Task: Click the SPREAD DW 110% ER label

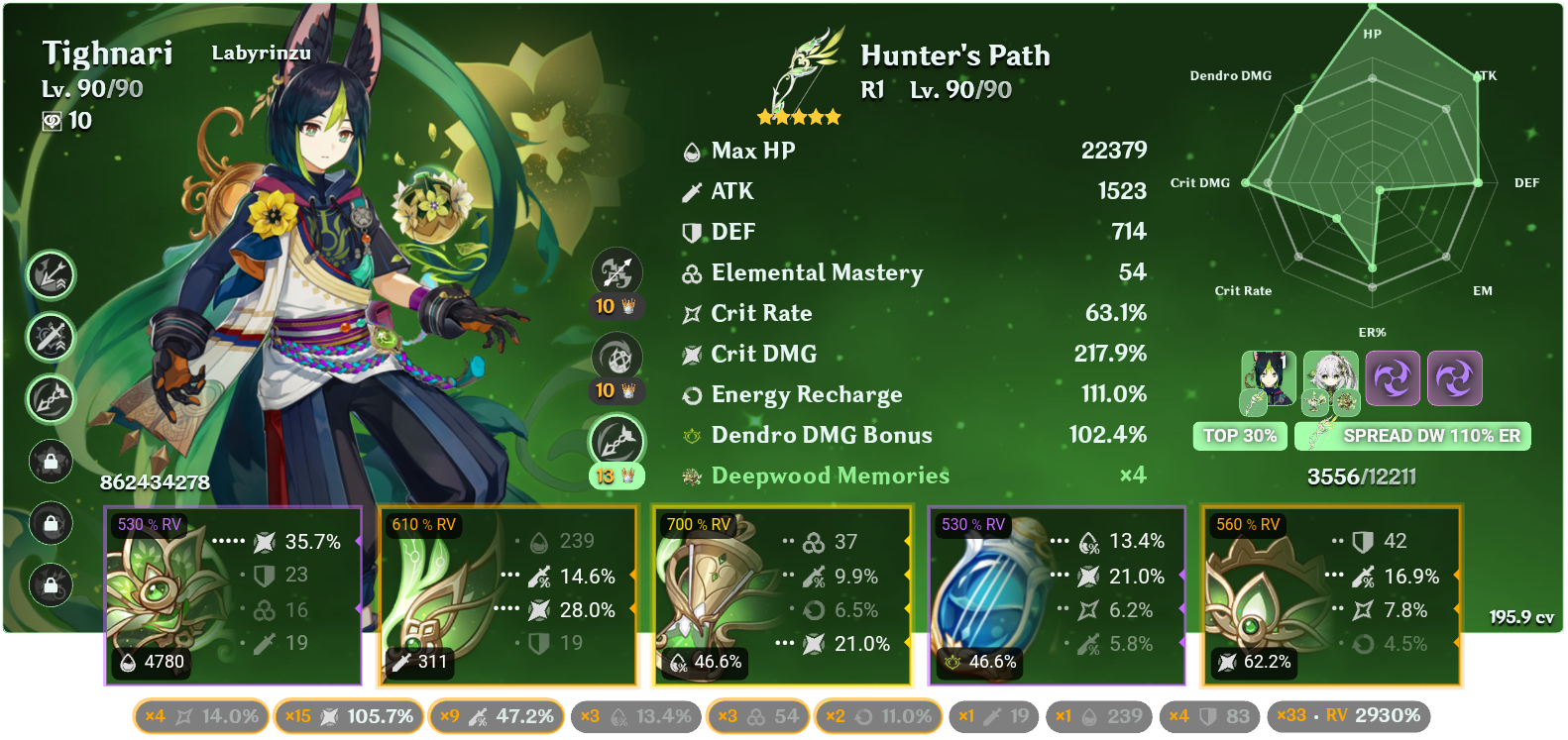Action: pyautogui.click(x=1411, y=435)
